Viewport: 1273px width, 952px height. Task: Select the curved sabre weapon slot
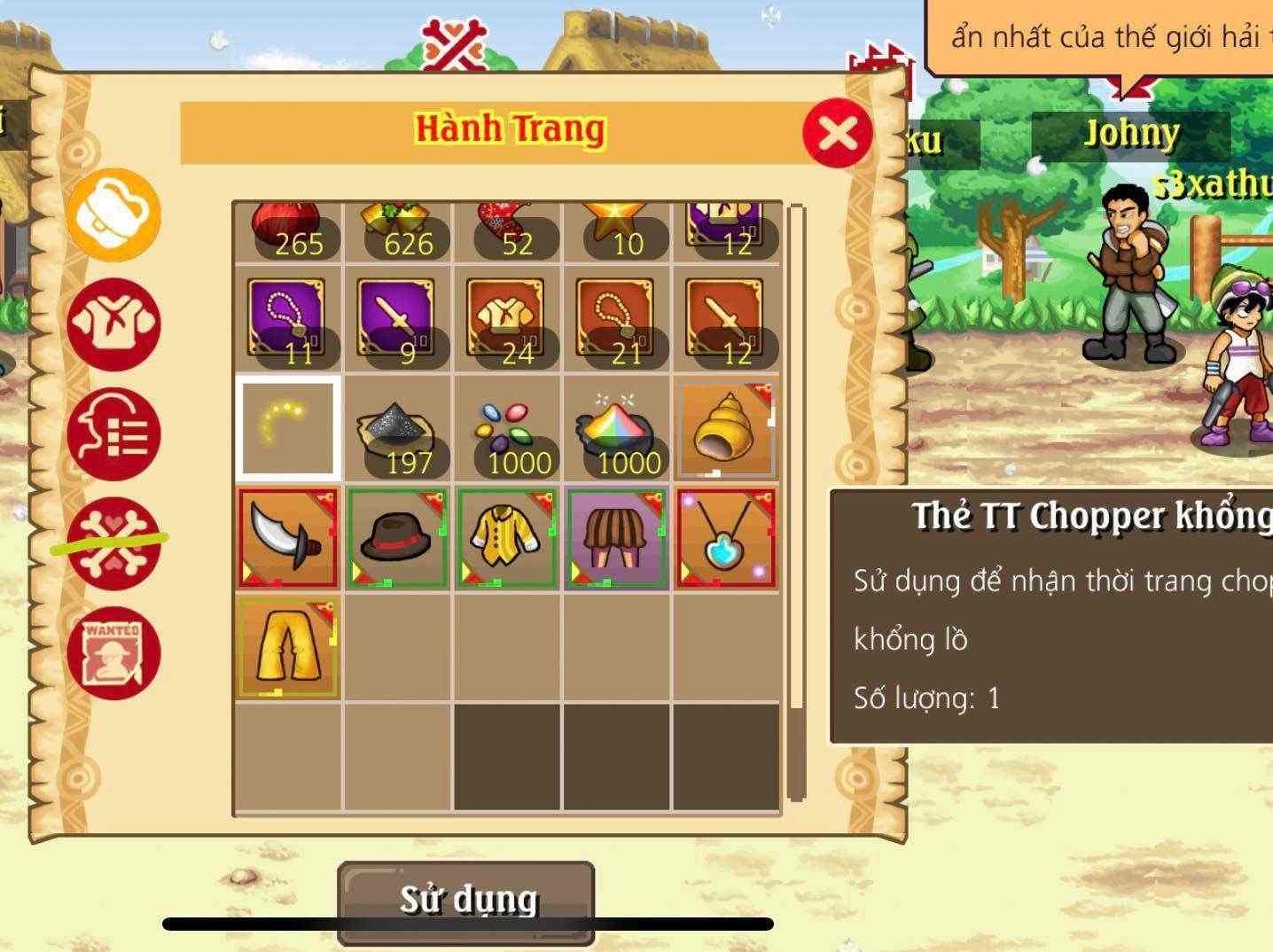(288, 537)
